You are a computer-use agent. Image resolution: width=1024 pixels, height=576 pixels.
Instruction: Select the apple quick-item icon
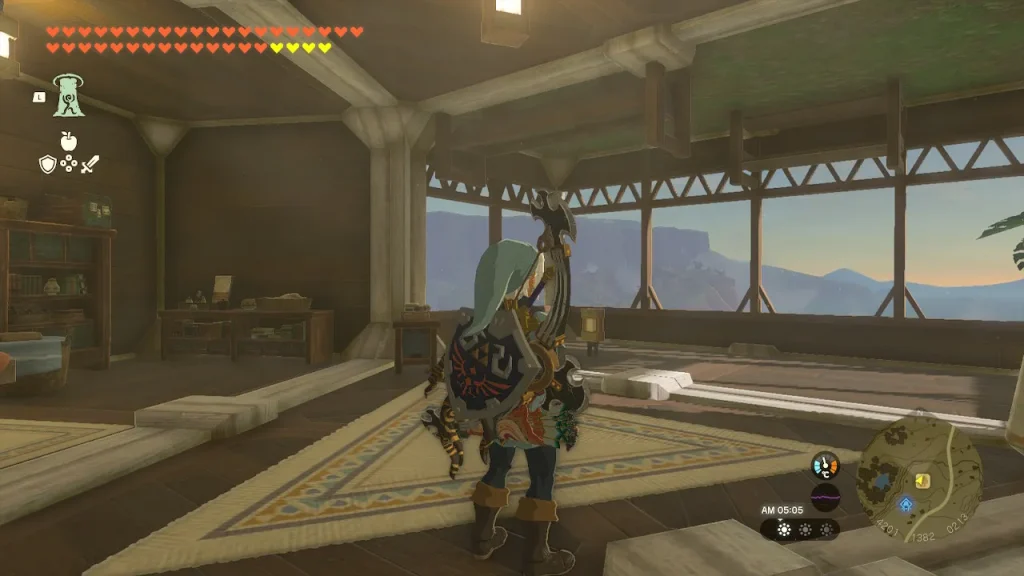(68, 140)
